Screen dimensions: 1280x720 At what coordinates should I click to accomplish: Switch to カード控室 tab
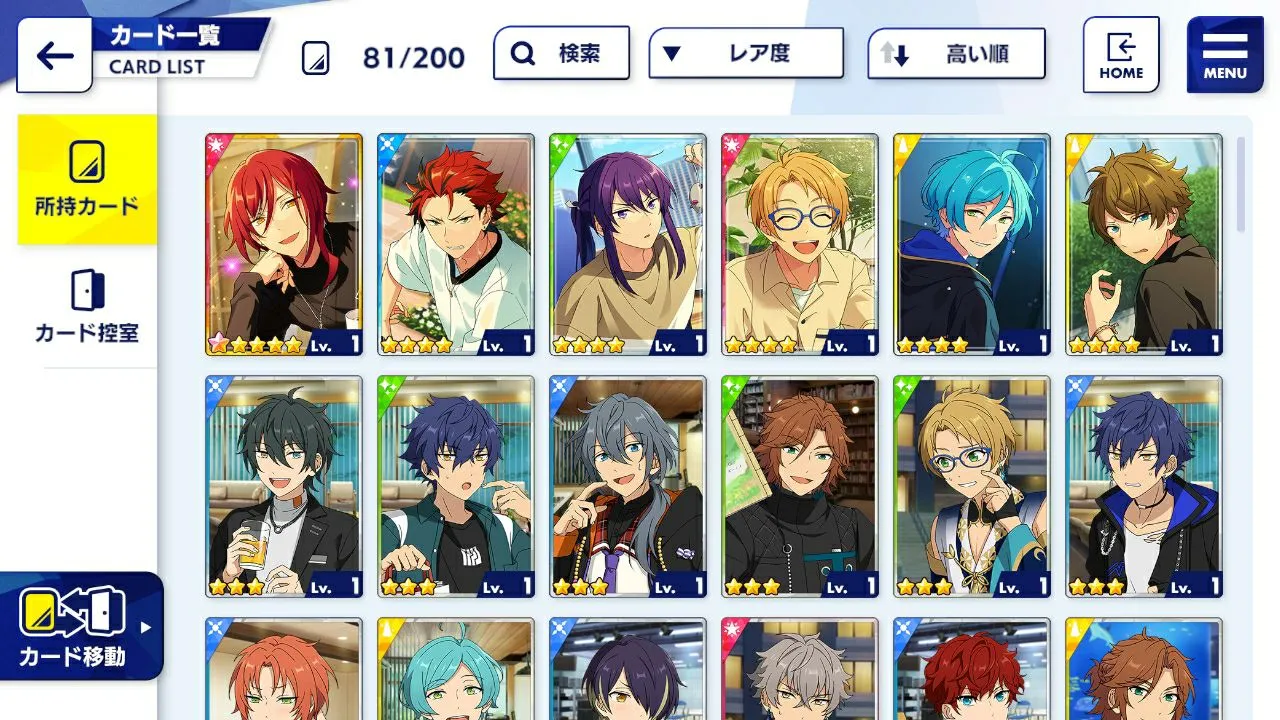click(87, 306)
